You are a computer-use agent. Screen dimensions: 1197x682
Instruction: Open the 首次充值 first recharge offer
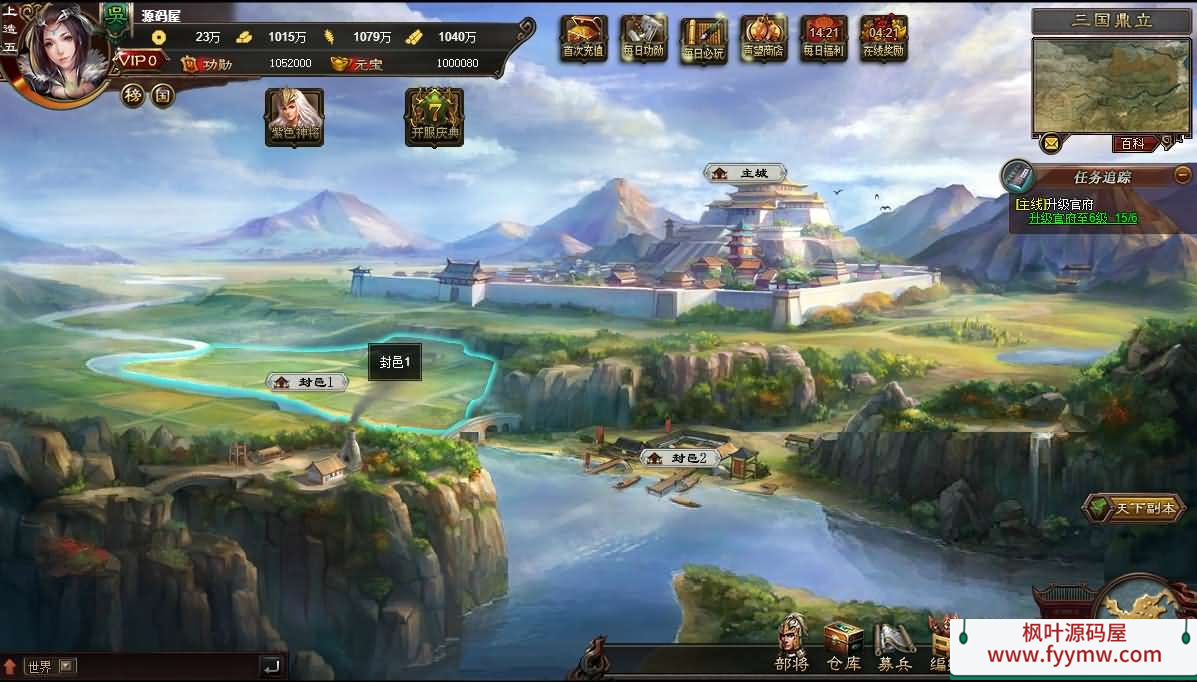583,39
